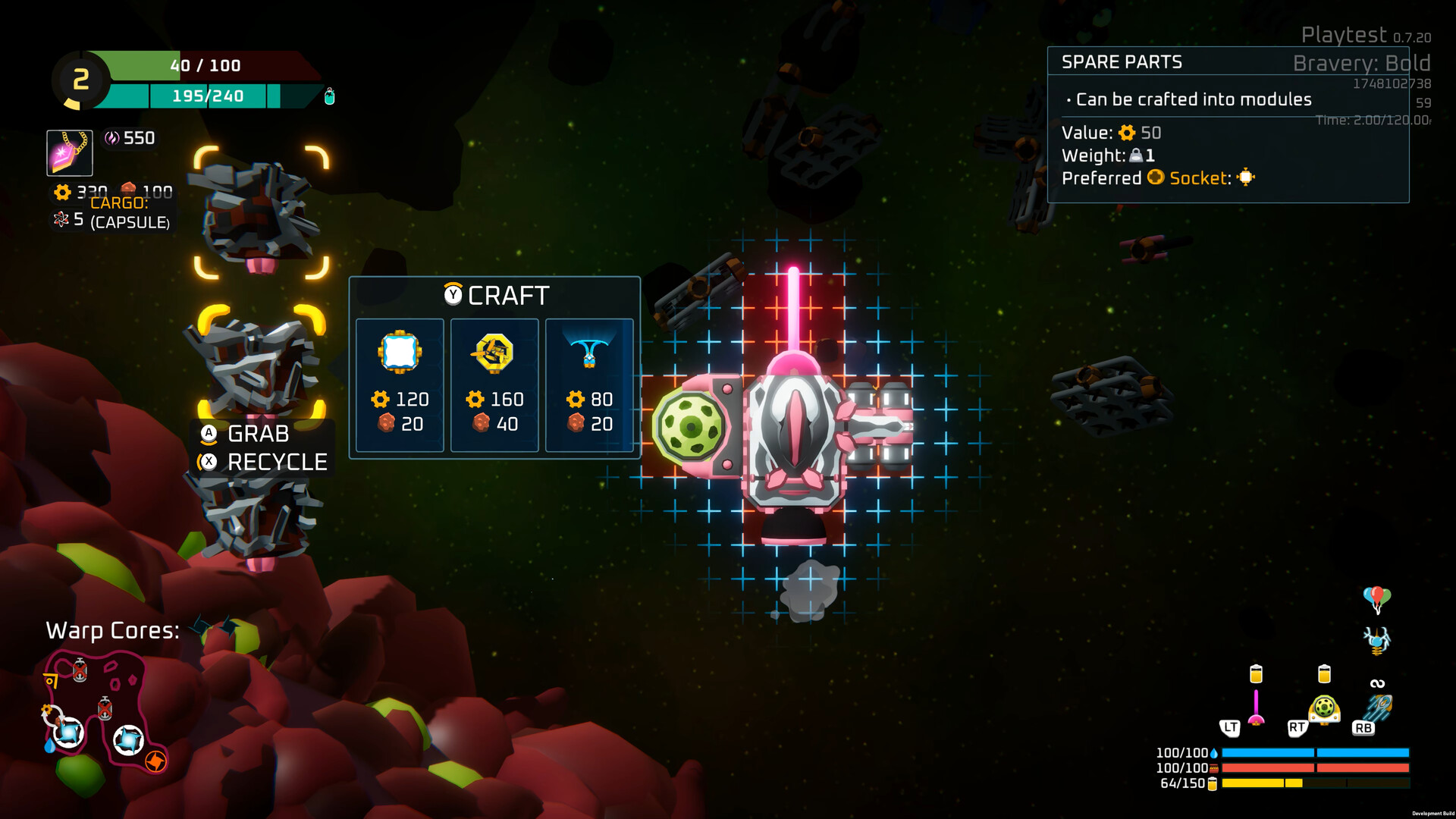Click the orange warp marker on the minimap

point(155,761)
